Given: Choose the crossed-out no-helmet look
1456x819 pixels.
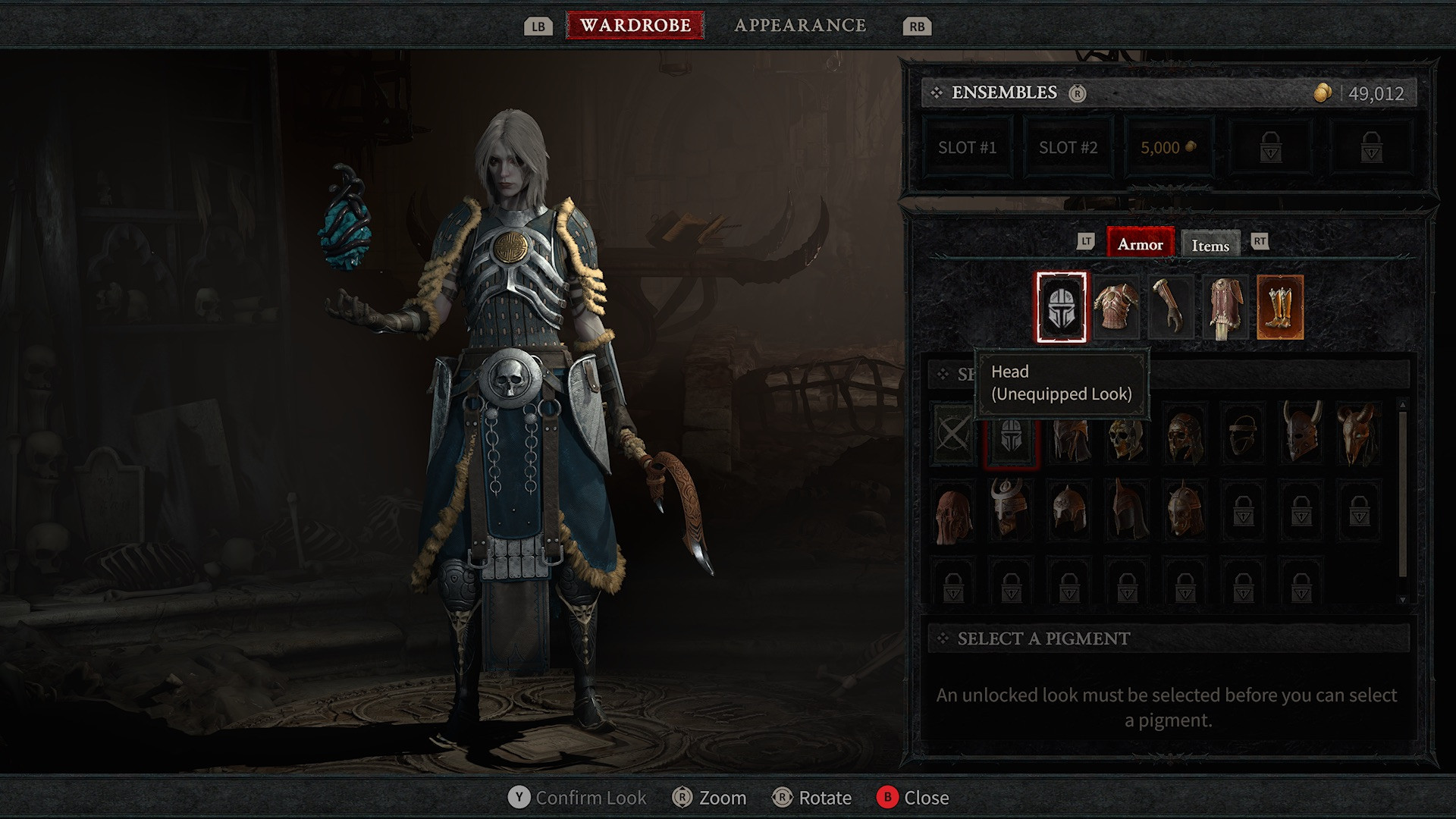Looking at the screenshot, I should 953,435.
